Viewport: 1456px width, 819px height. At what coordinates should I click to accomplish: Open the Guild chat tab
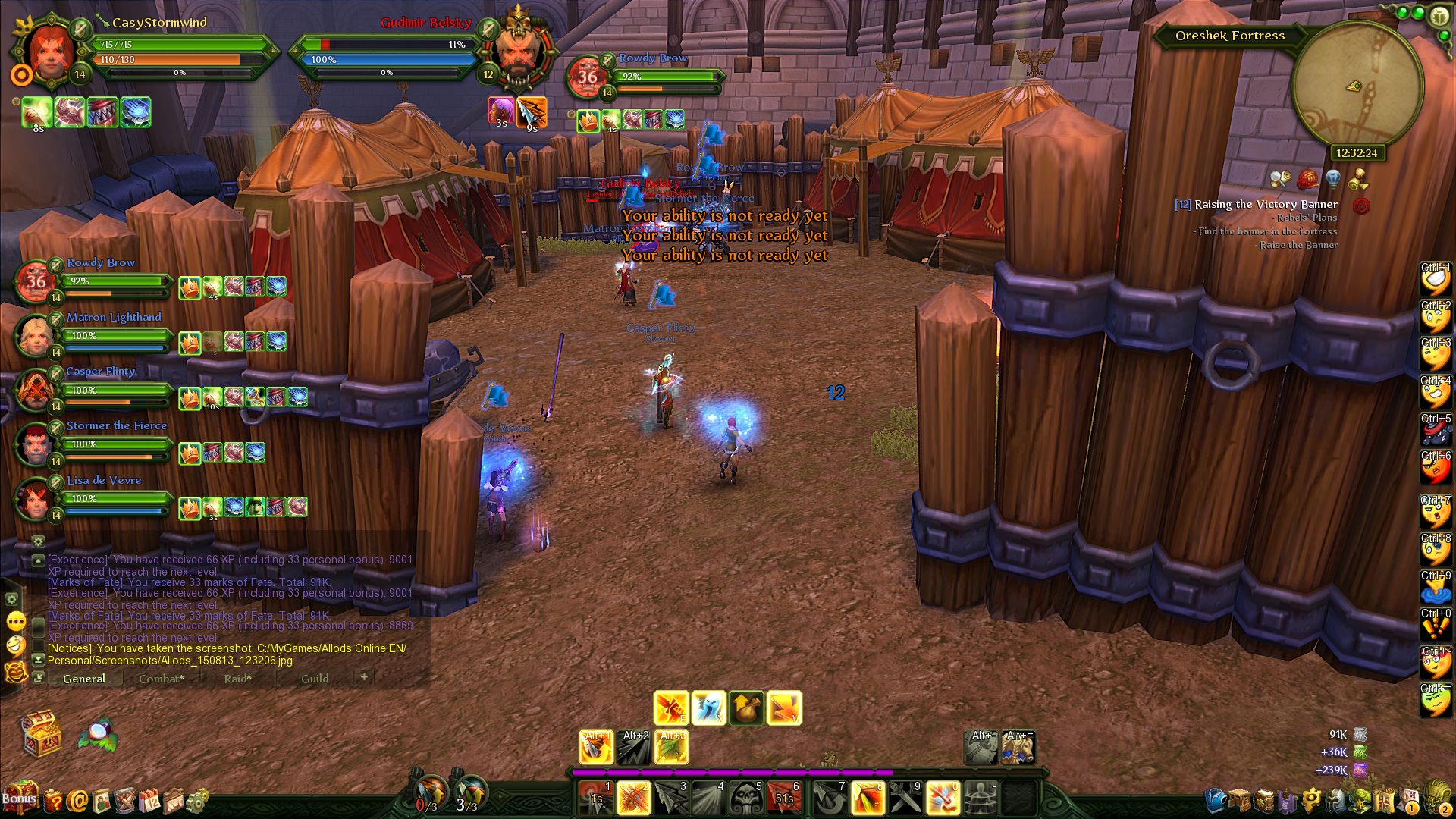315,679
